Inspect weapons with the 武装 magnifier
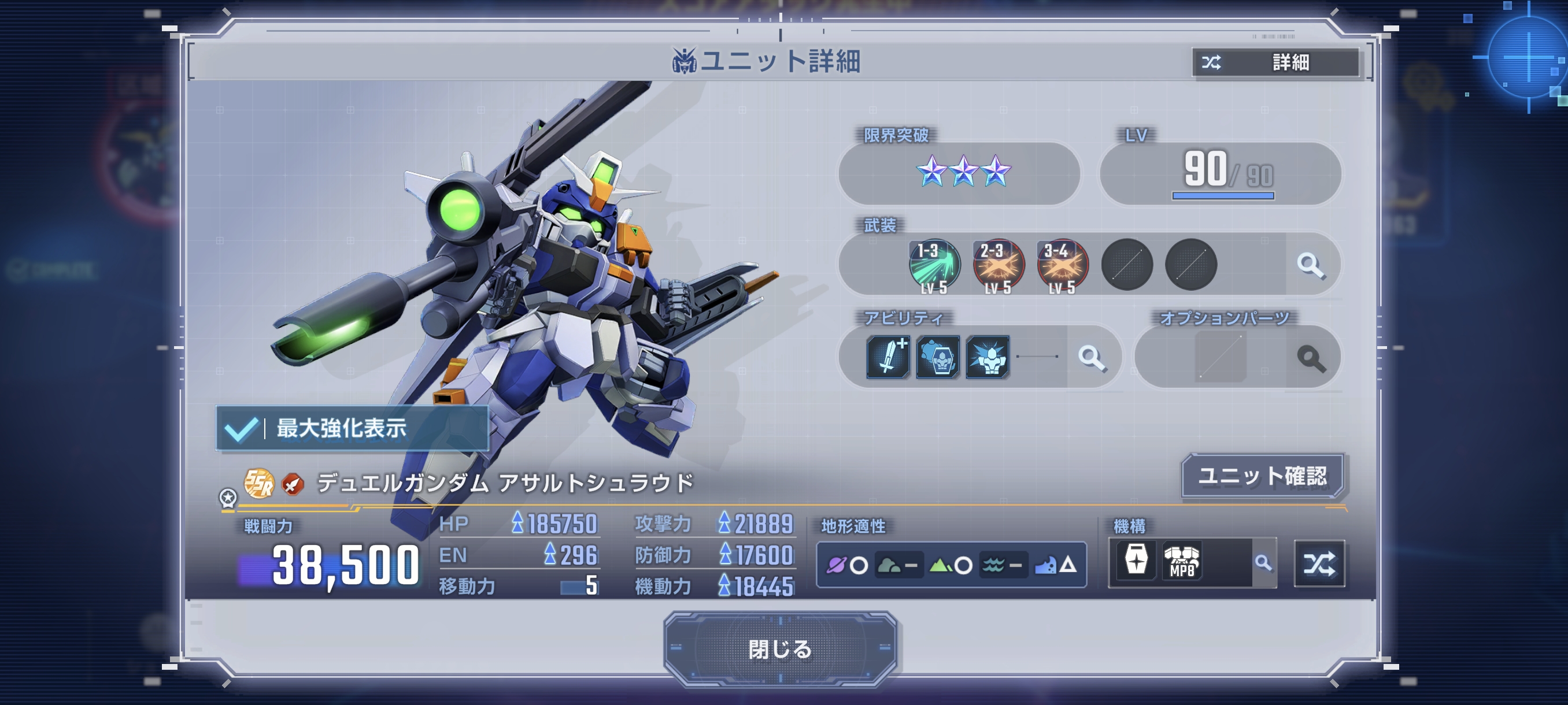The width and height of the screenshot is (1568, 705). point(1310,265)
